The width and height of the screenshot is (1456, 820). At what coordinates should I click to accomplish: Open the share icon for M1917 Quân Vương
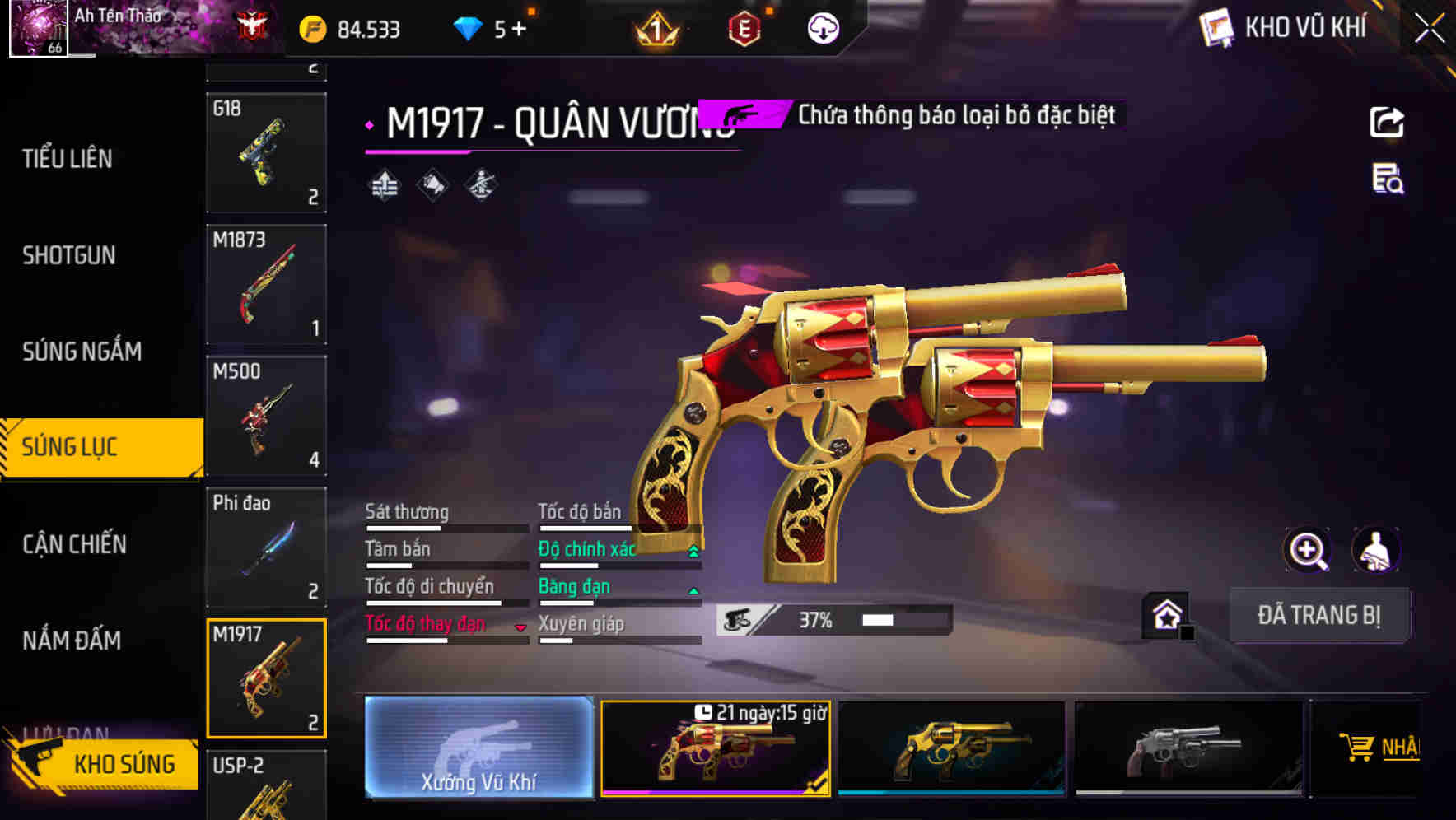1388,122
